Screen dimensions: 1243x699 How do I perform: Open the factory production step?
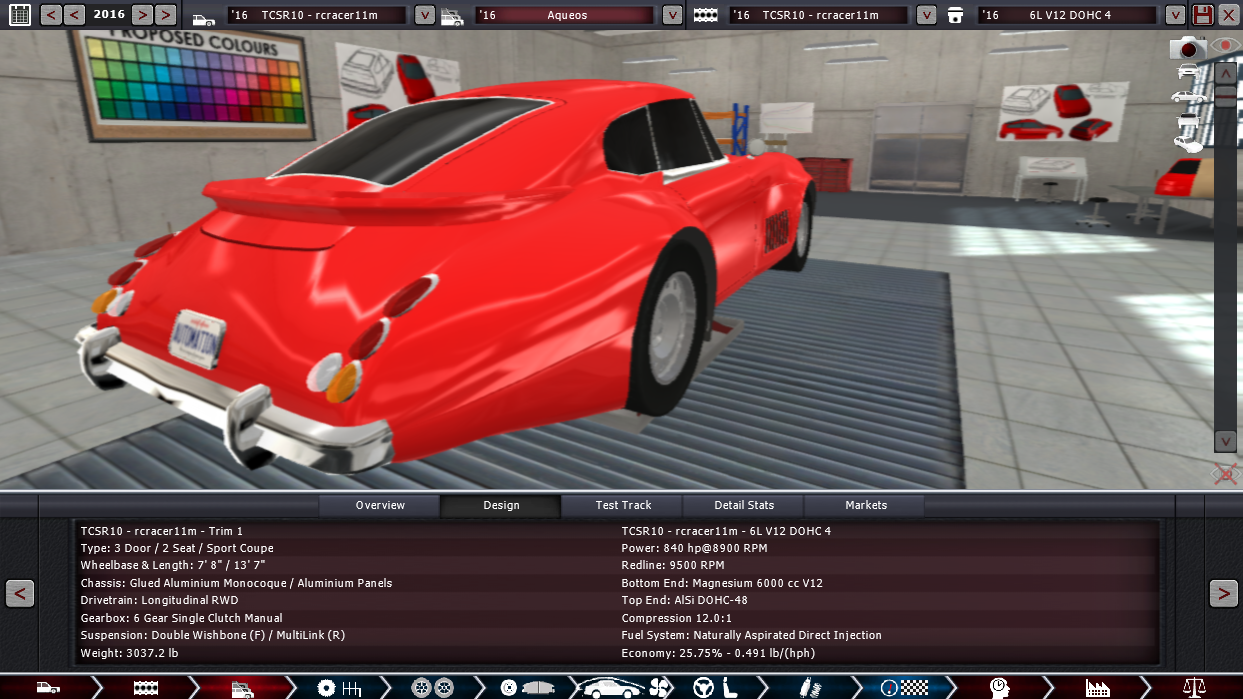[x=1097, y=687]
